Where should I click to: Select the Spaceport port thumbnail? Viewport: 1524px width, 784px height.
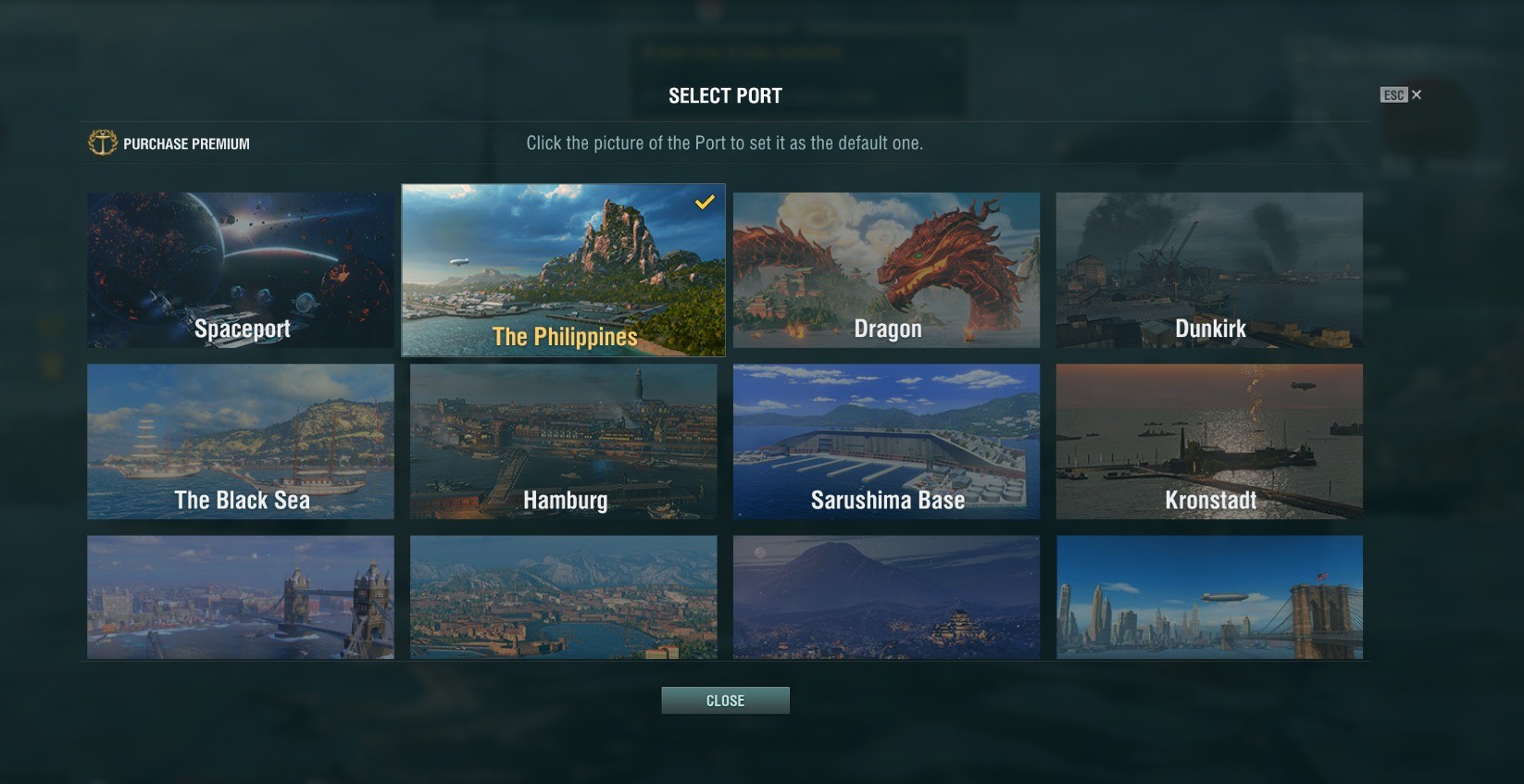pos(241,269)
